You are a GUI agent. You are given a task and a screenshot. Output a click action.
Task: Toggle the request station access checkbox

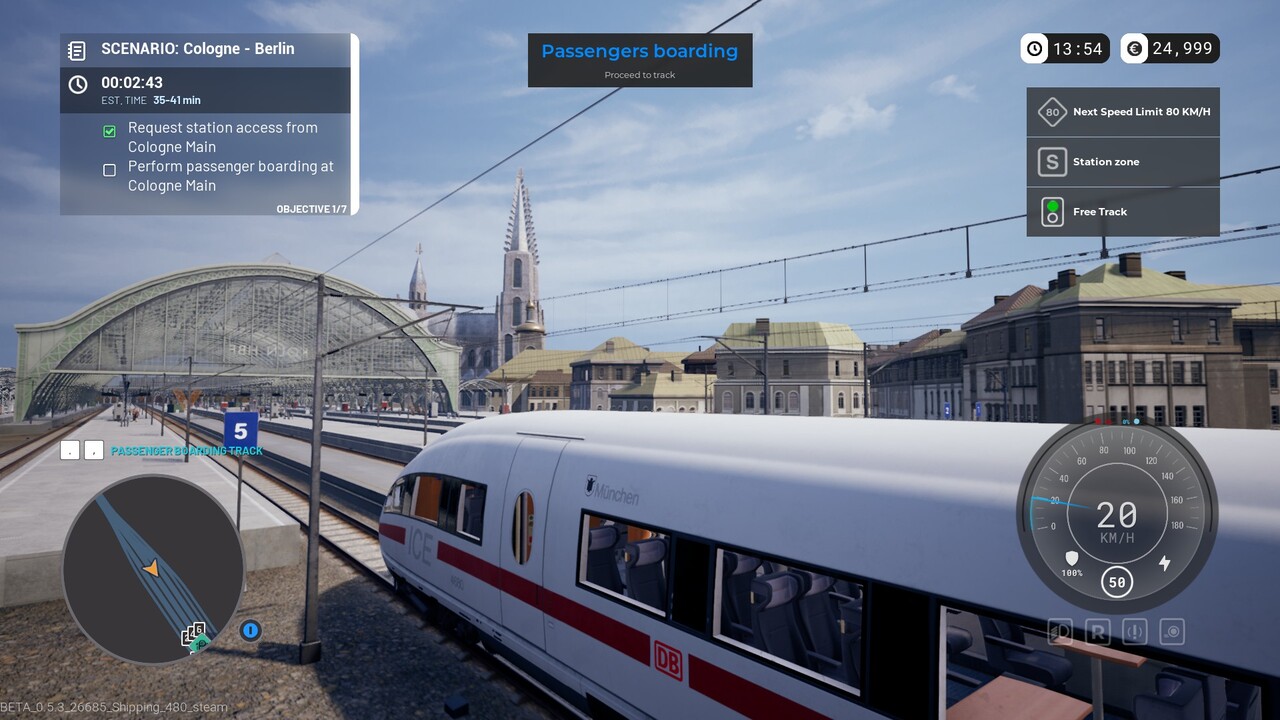pos(110,131)
